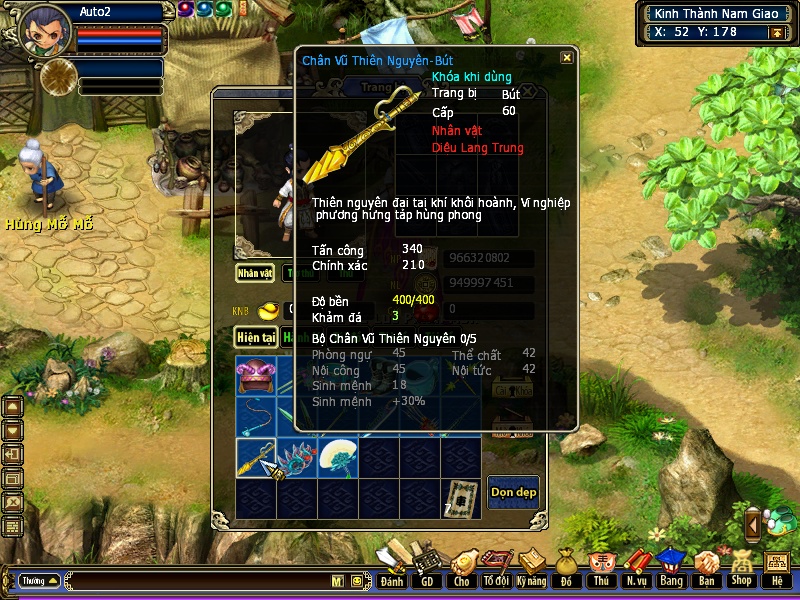
Task: Pick the white flower fan item
Action: pyautogui.click(x=338, y=457)
